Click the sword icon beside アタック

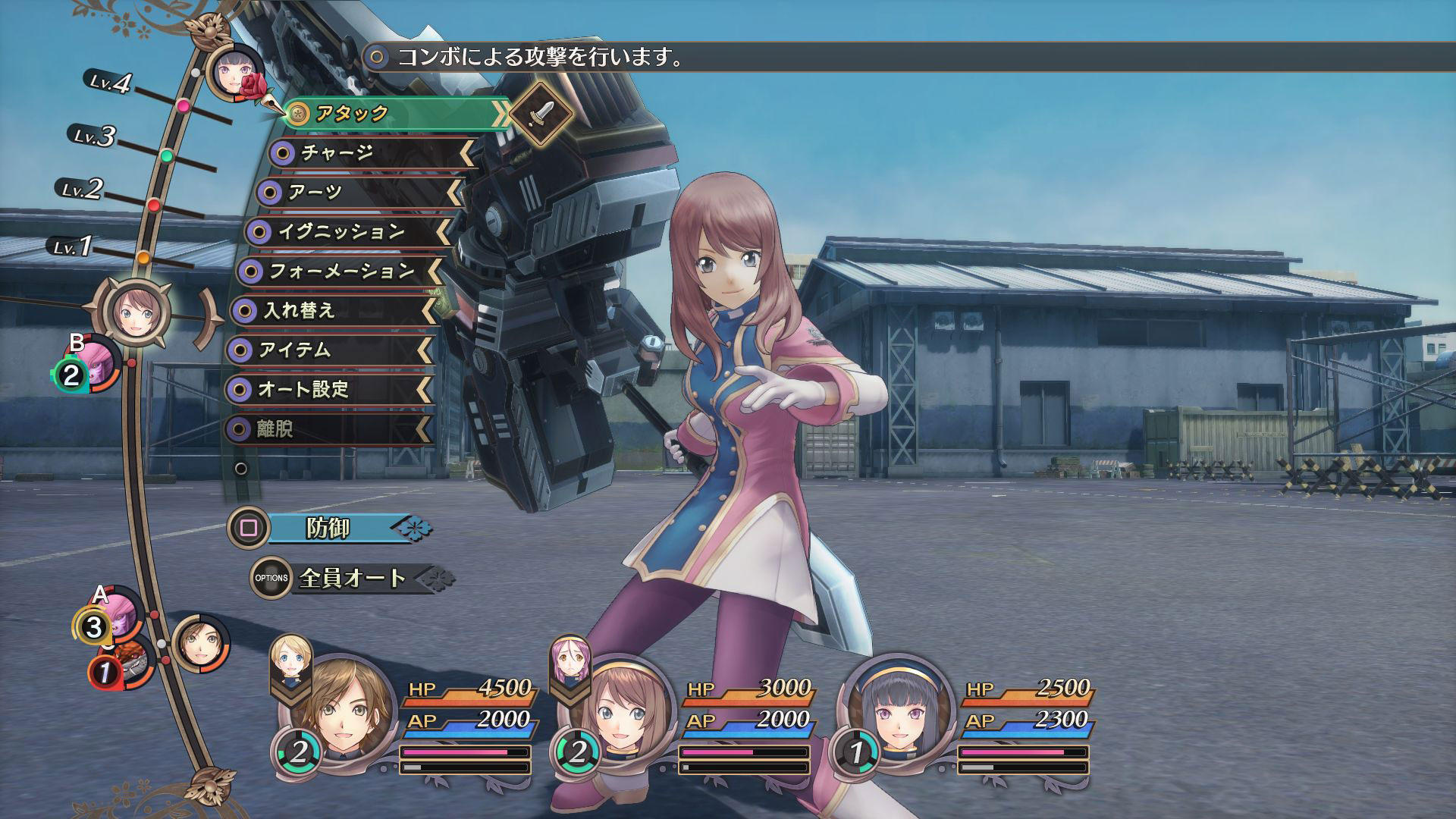540,114
